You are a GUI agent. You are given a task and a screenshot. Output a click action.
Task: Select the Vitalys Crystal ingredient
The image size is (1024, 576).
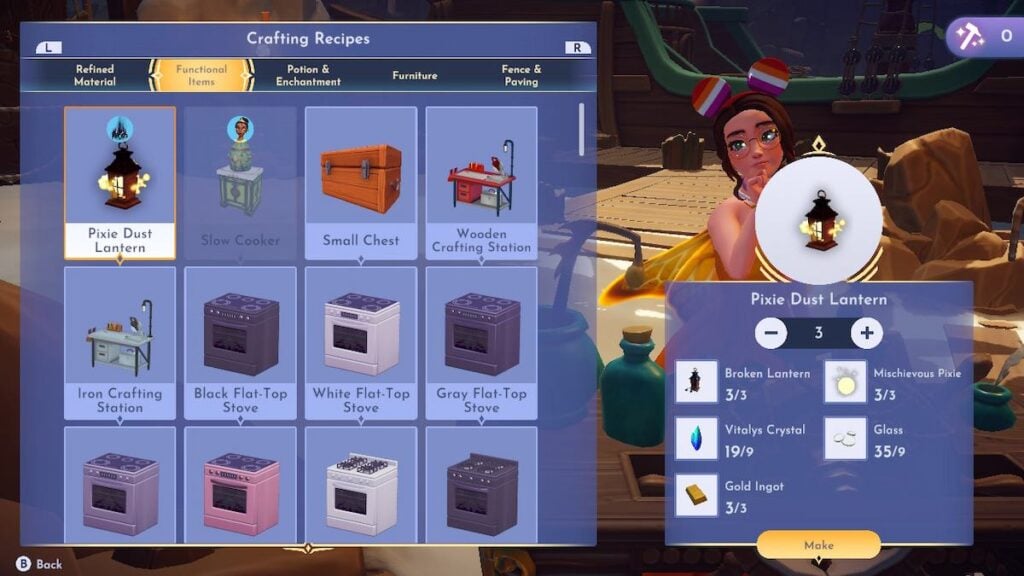(x=696, y=439)
